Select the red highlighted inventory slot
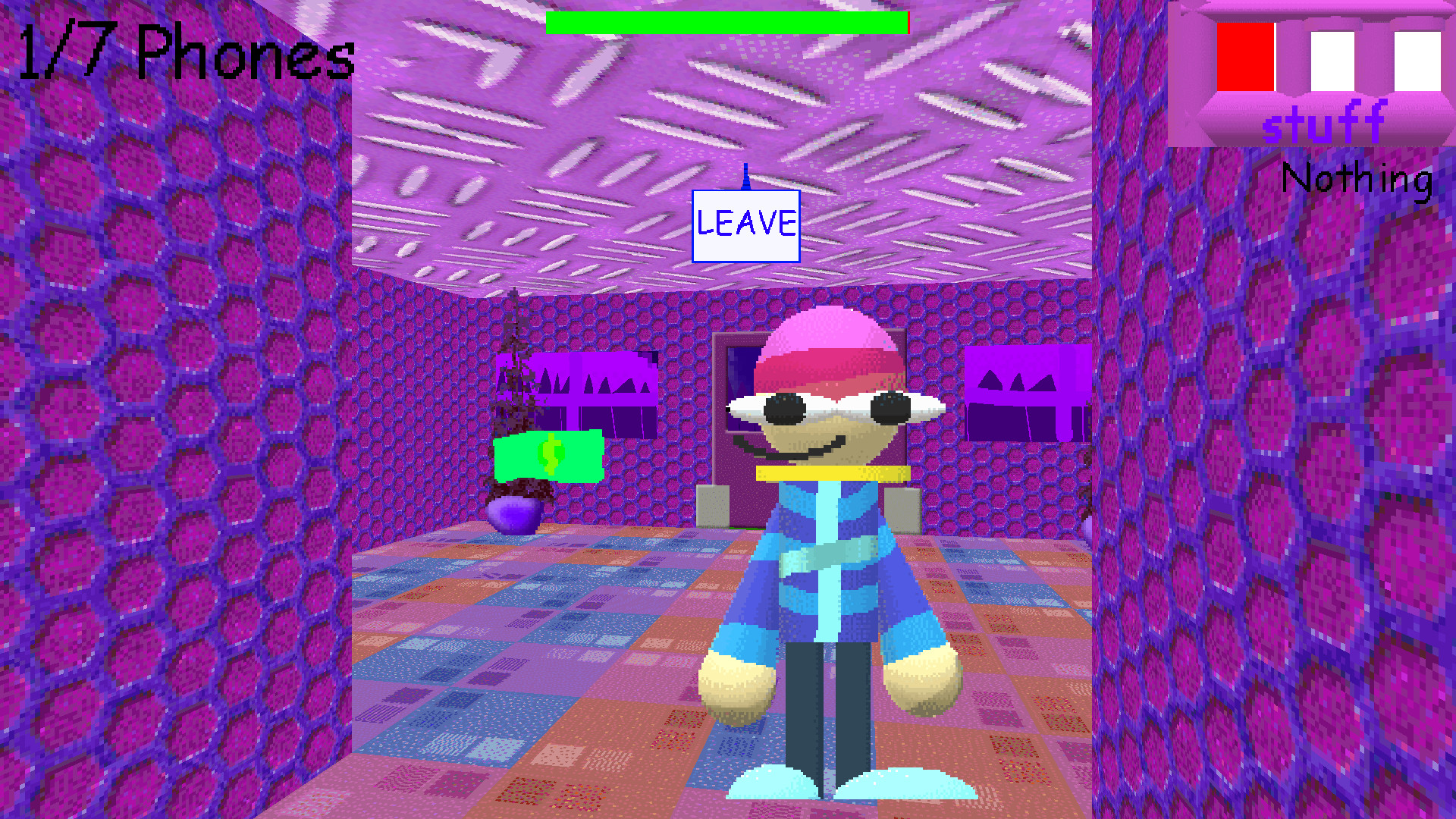The height and width of the screenshot is (819, 1456). coord(1246,57)
